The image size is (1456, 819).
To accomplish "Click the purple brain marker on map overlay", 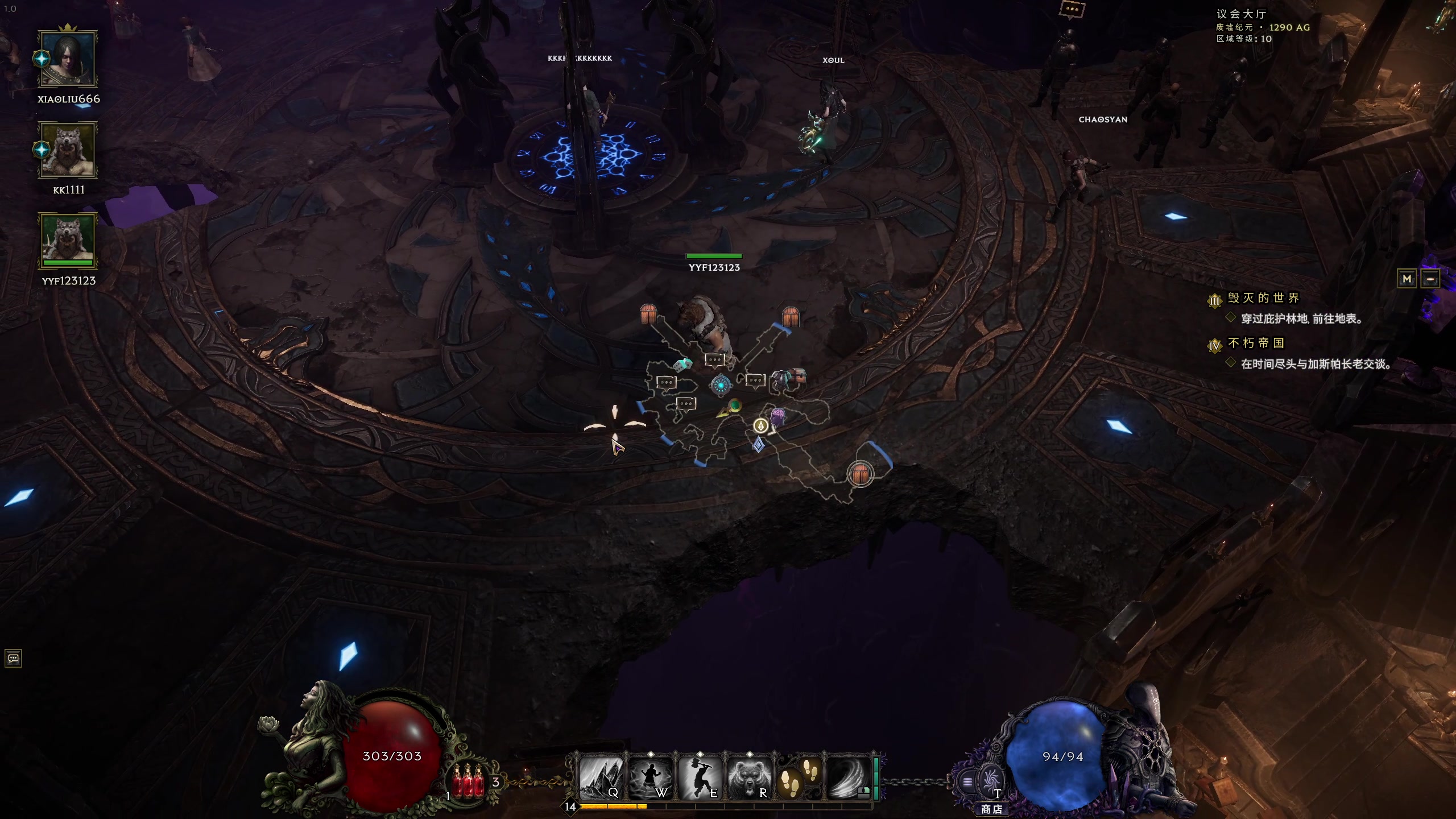I will click(x=777, y=415).
